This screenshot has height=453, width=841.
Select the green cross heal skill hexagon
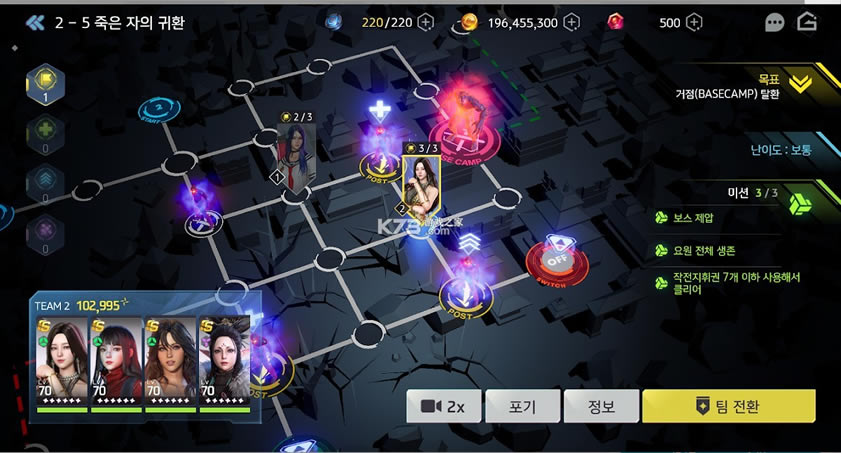(x=44, y=130)
